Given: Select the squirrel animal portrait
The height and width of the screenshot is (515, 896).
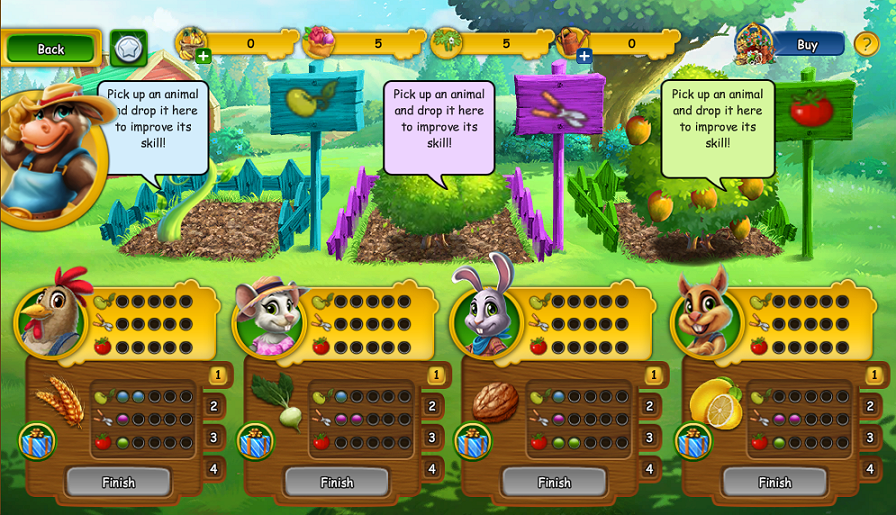Looking at the screenshot, I should (x=705, y=320).
